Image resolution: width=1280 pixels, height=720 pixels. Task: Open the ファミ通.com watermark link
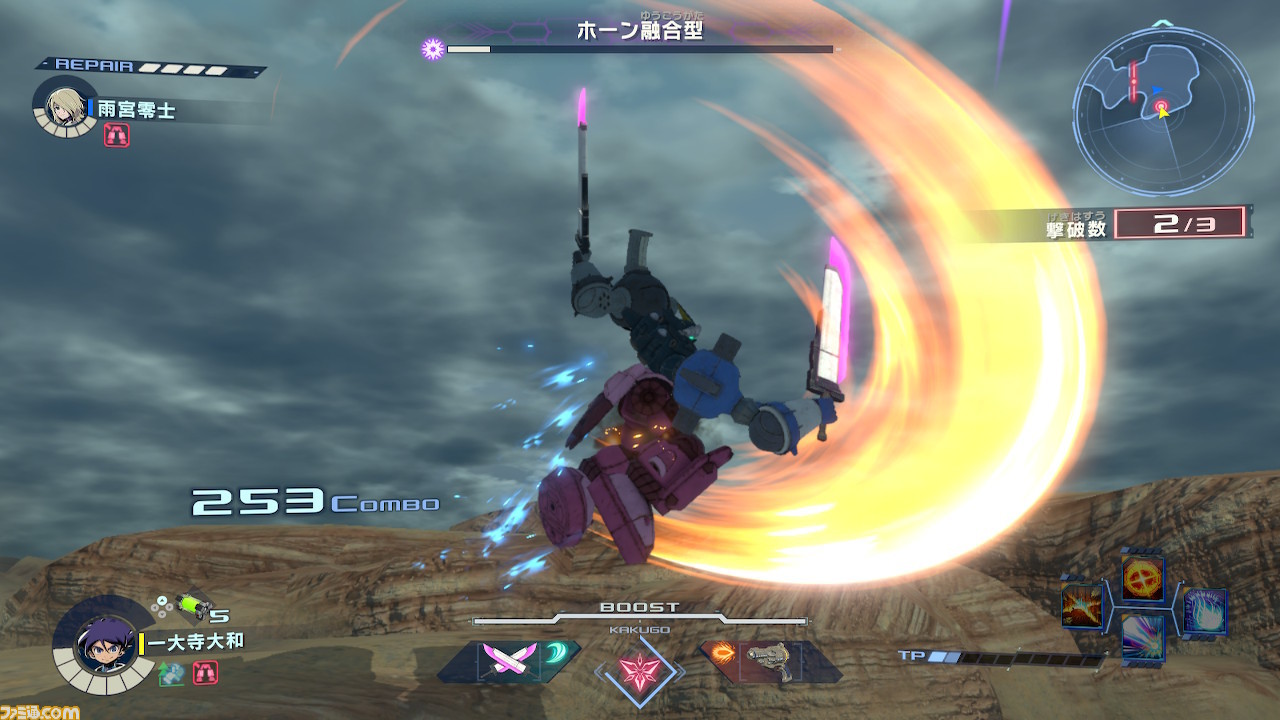click(x=40, y=711)
